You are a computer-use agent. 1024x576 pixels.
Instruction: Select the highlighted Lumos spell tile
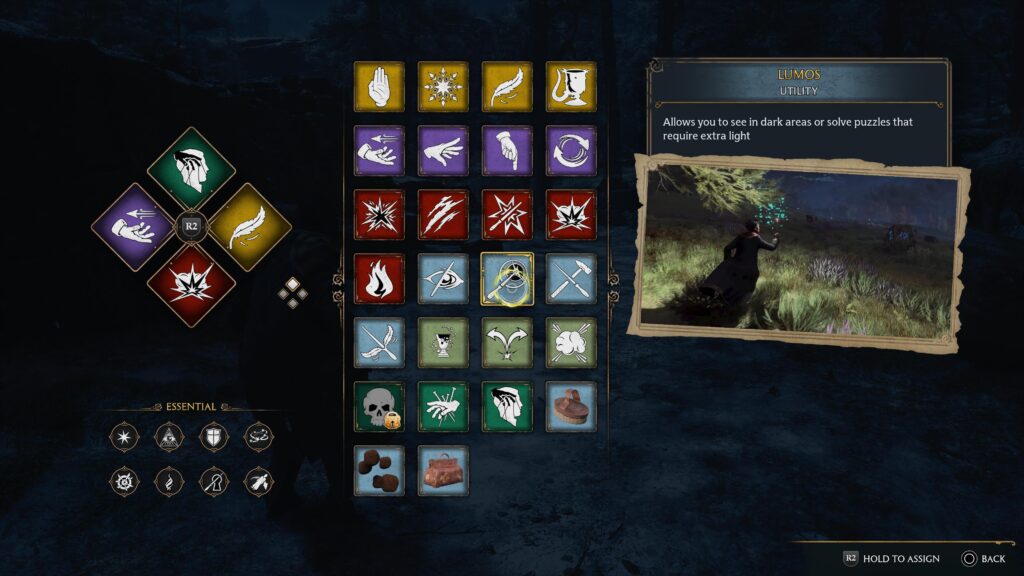coord(507,278)
